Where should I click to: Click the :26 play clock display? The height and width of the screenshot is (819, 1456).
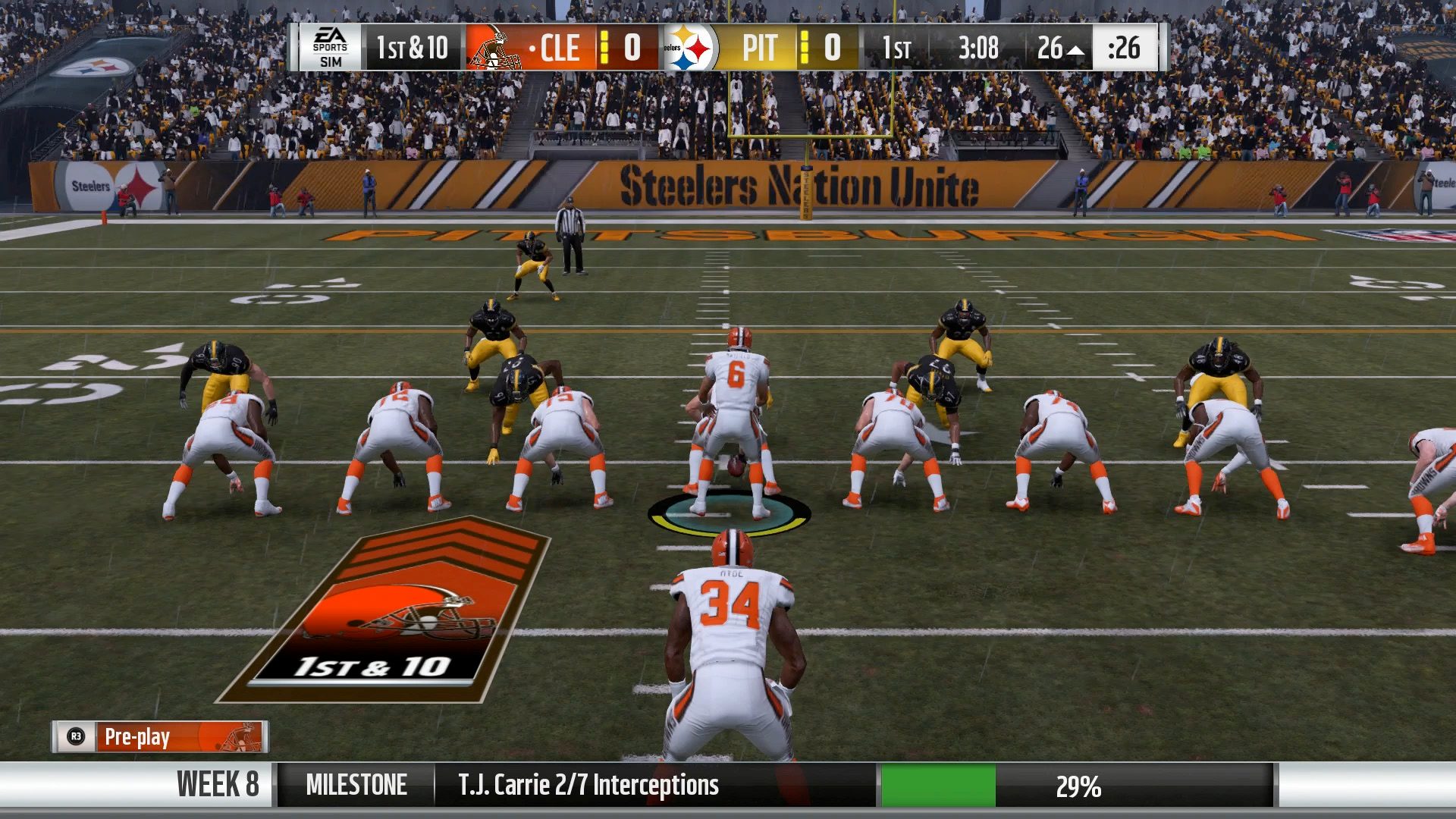coord(1125,48)
